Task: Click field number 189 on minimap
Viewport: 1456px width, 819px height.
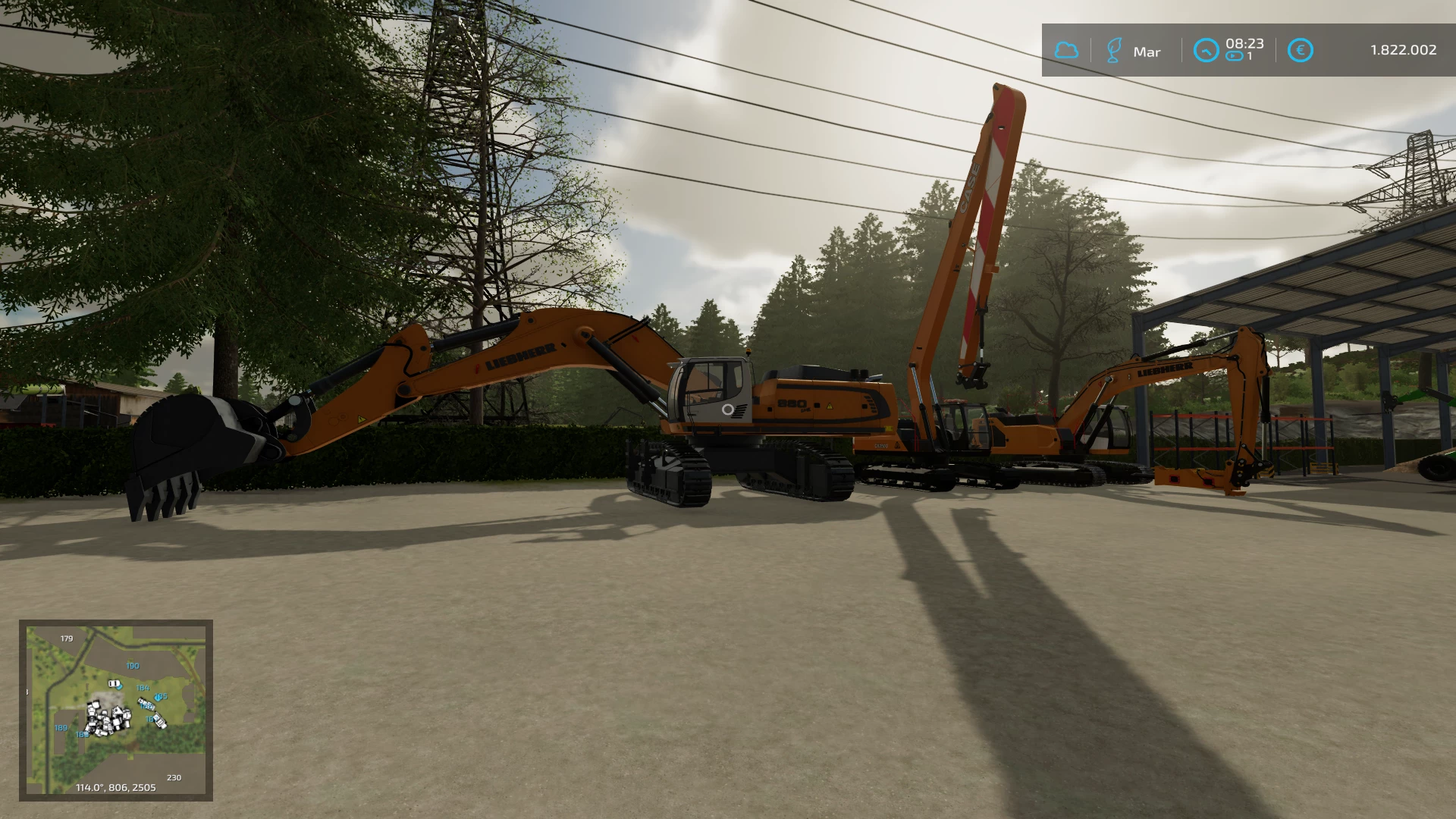Action: tap(61, 728)
